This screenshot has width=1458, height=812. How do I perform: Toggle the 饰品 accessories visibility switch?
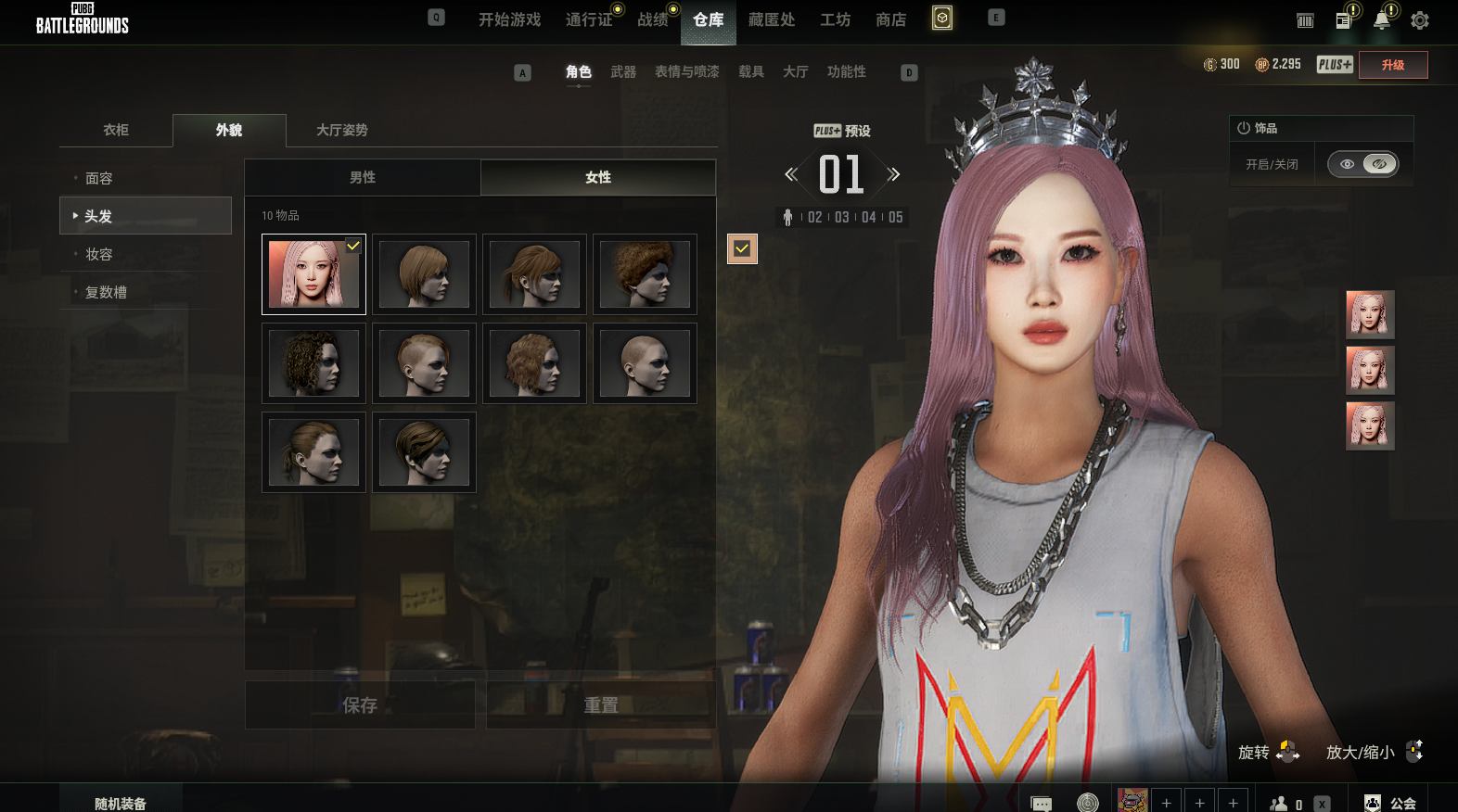1362,164
